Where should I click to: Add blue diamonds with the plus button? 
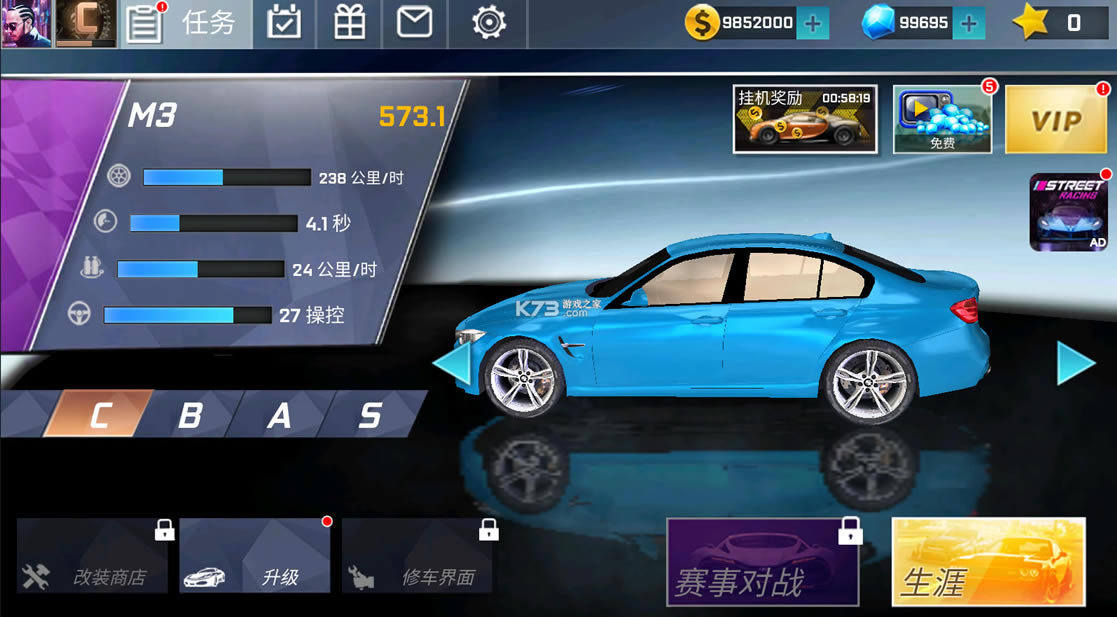[x=968, y=24]
